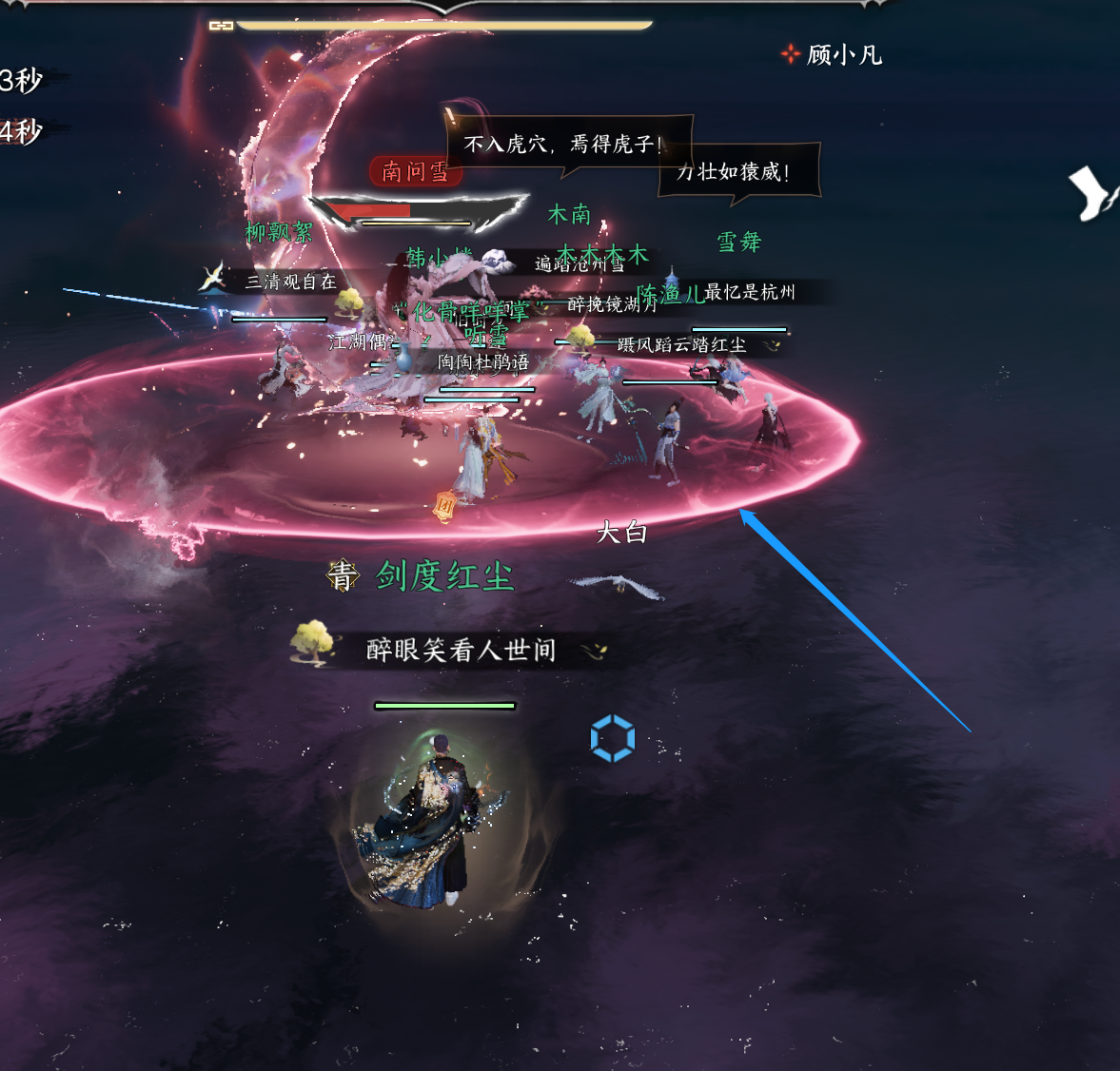The width and height of the screenshot is (1120, 1071).
Task: Select the 顾小凡 name label
Action: pyautogui.click(x=843, y=55)
